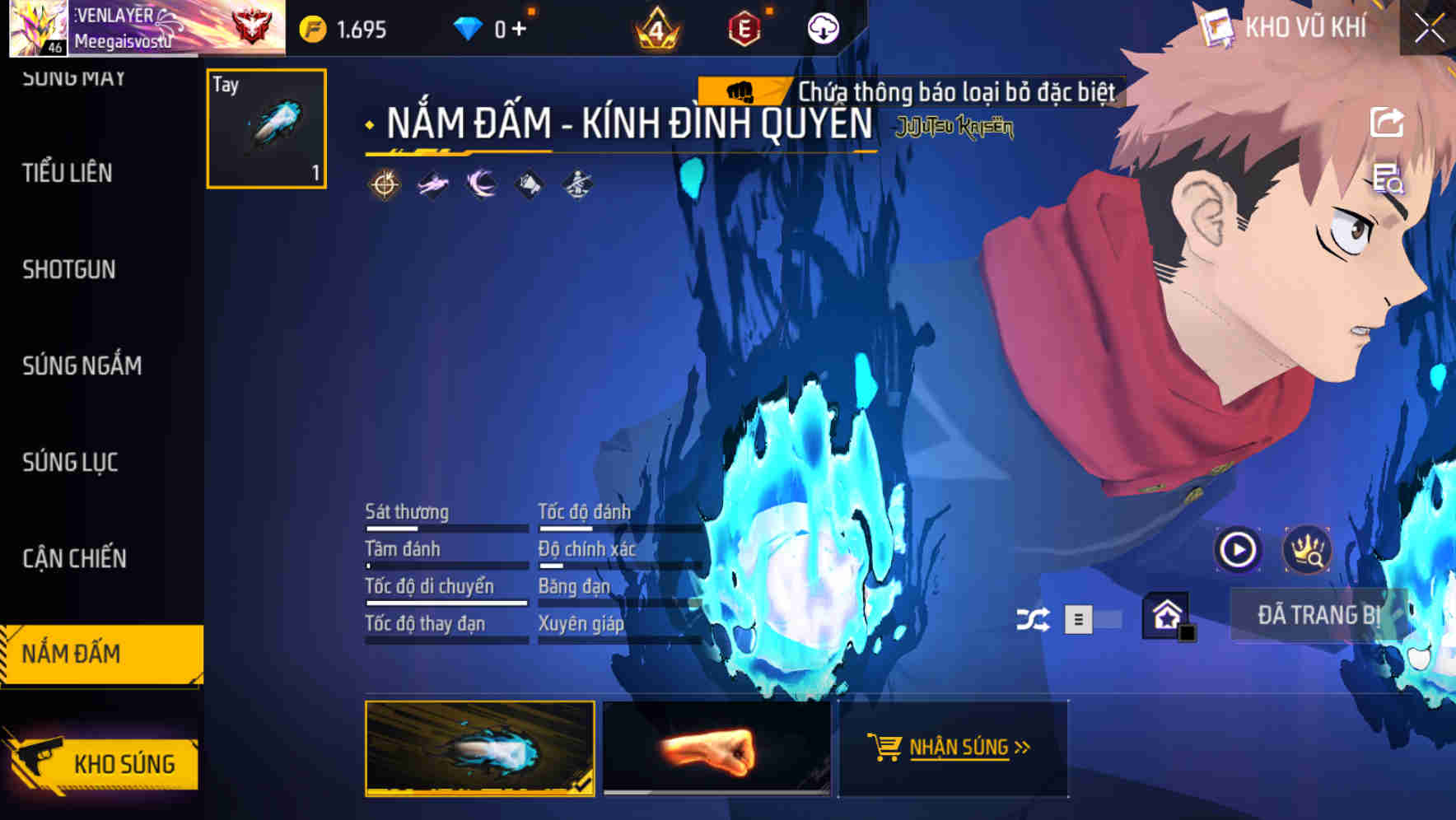This screenshot has height=820, width=1456.
Task: Select the crosshair accuracy attribute icon
Action: pos(384,185)
